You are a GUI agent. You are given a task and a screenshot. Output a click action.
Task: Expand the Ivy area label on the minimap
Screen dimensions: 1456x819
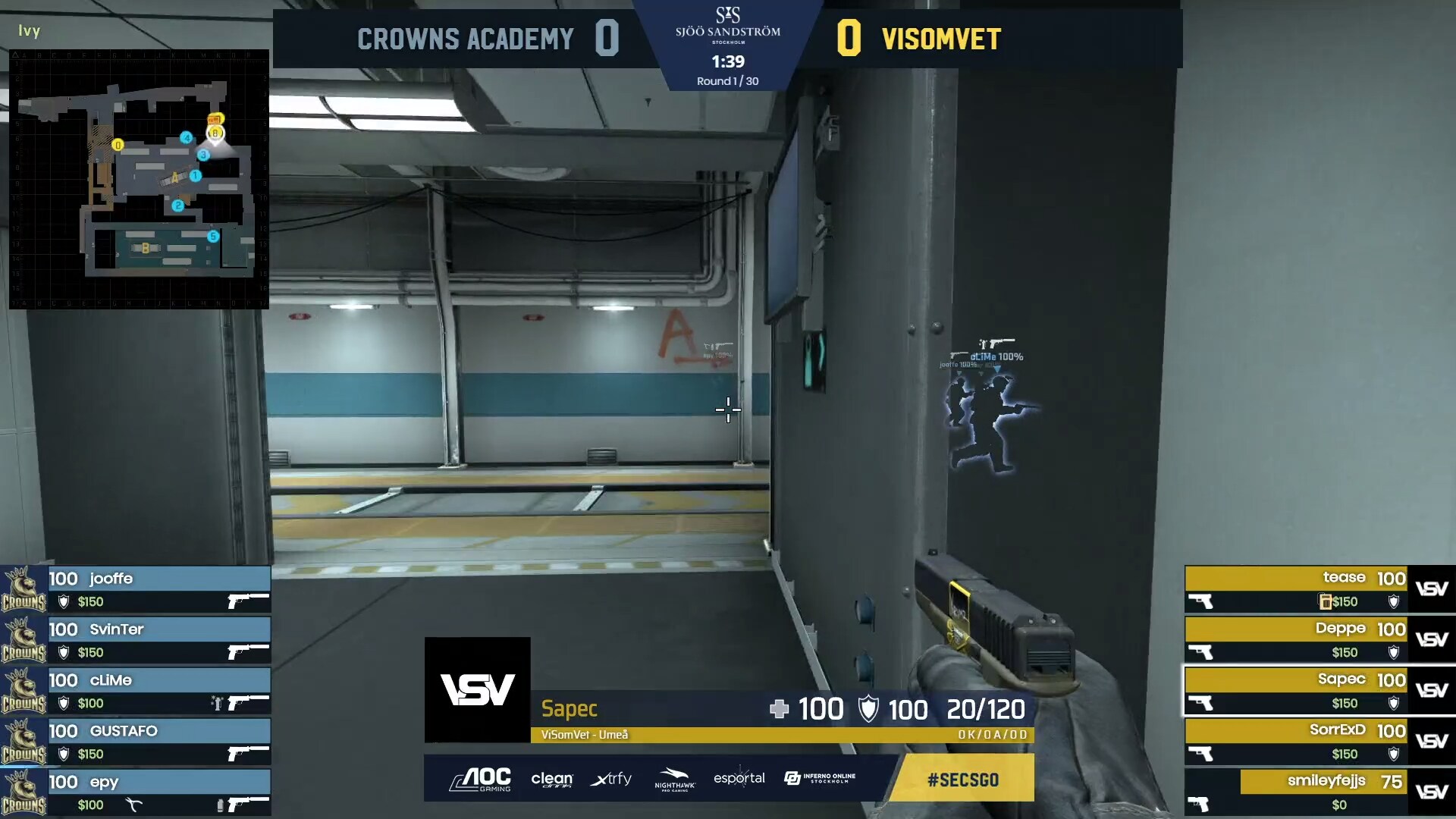28,31
